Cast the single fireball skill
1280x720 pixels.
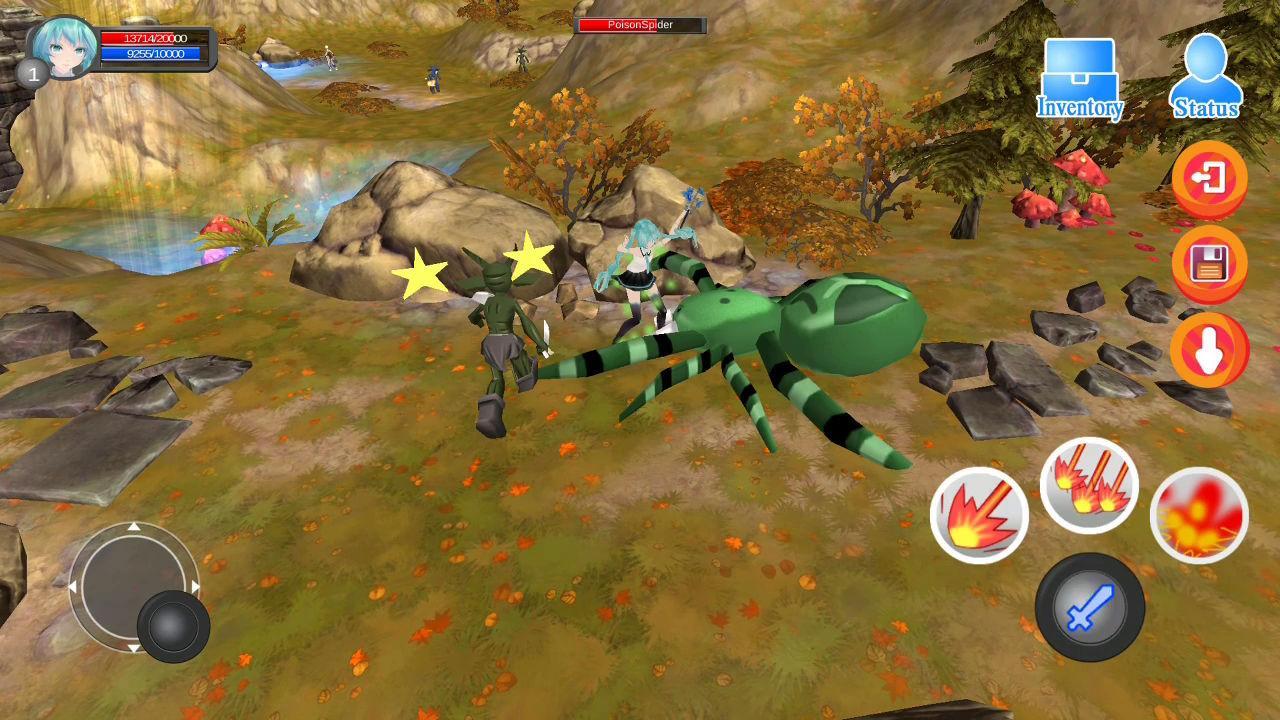click(979, 516)
